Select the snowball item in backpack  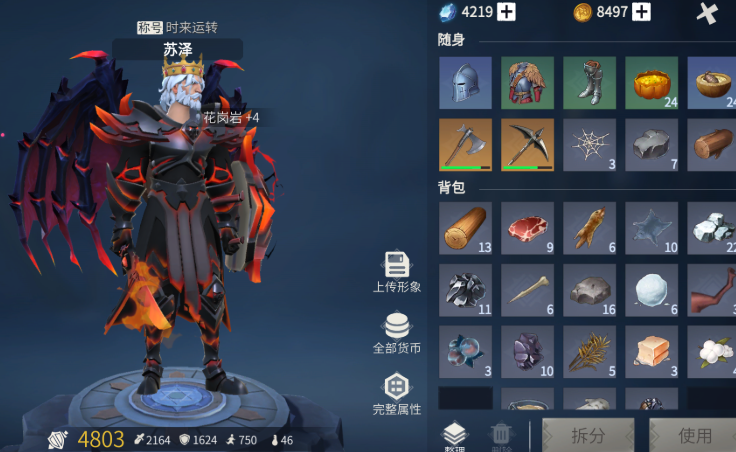(651, 290)
